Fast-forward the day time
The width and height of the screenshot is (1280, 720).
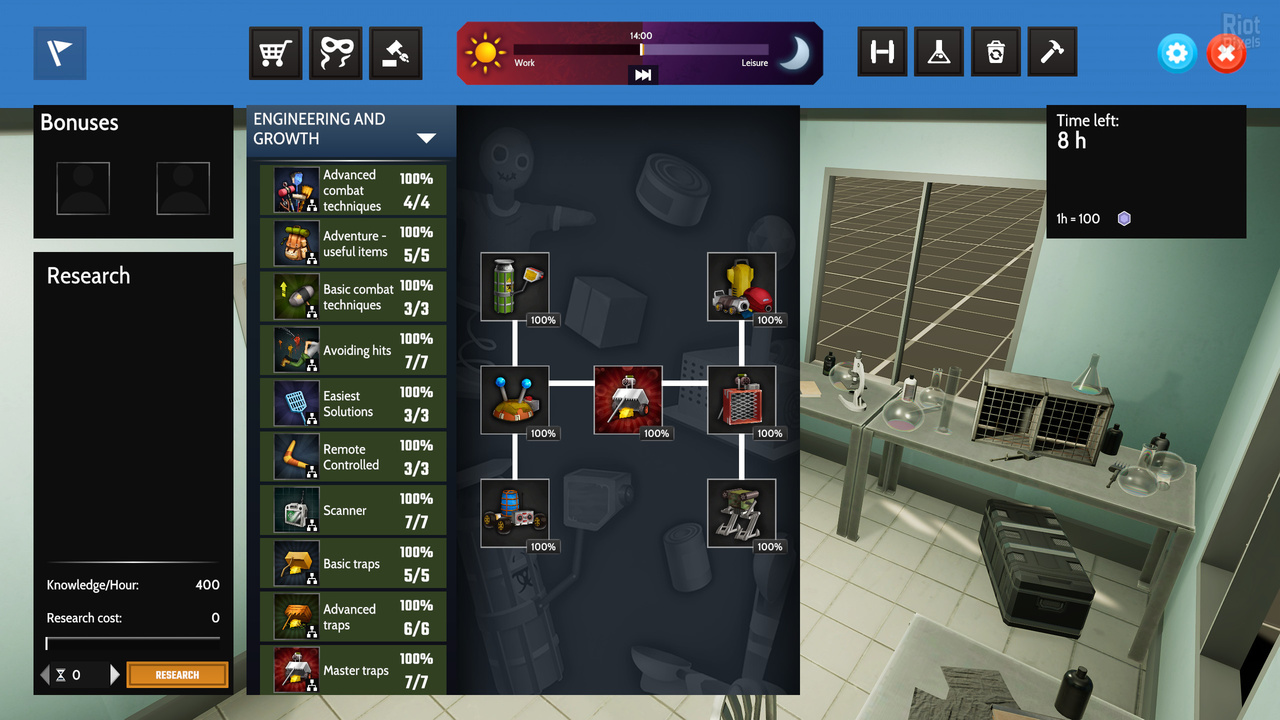pos(643,75)
